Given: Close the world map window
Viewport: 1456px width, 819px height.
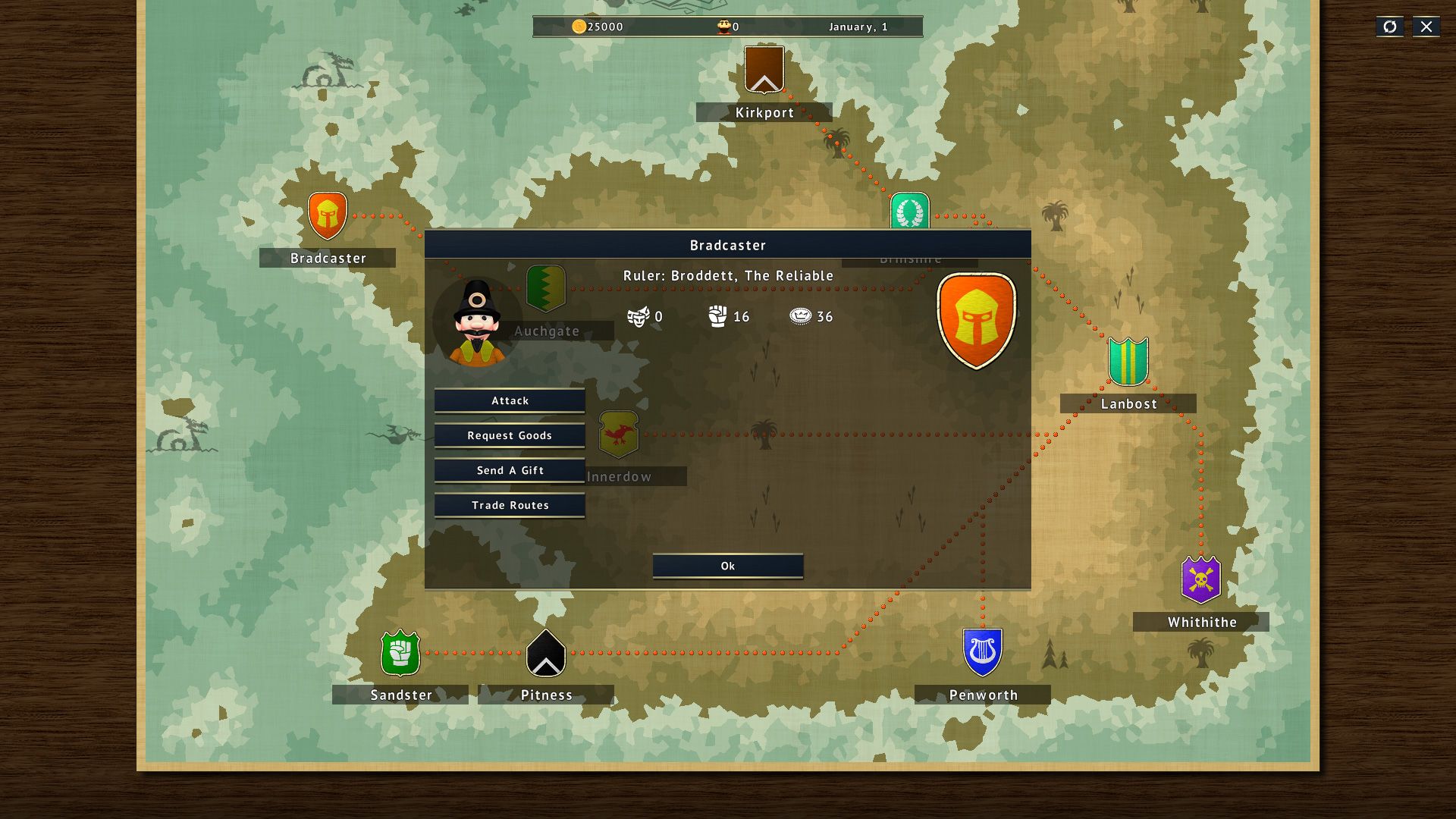Looking at the screenshot, I should (1426, 27).
